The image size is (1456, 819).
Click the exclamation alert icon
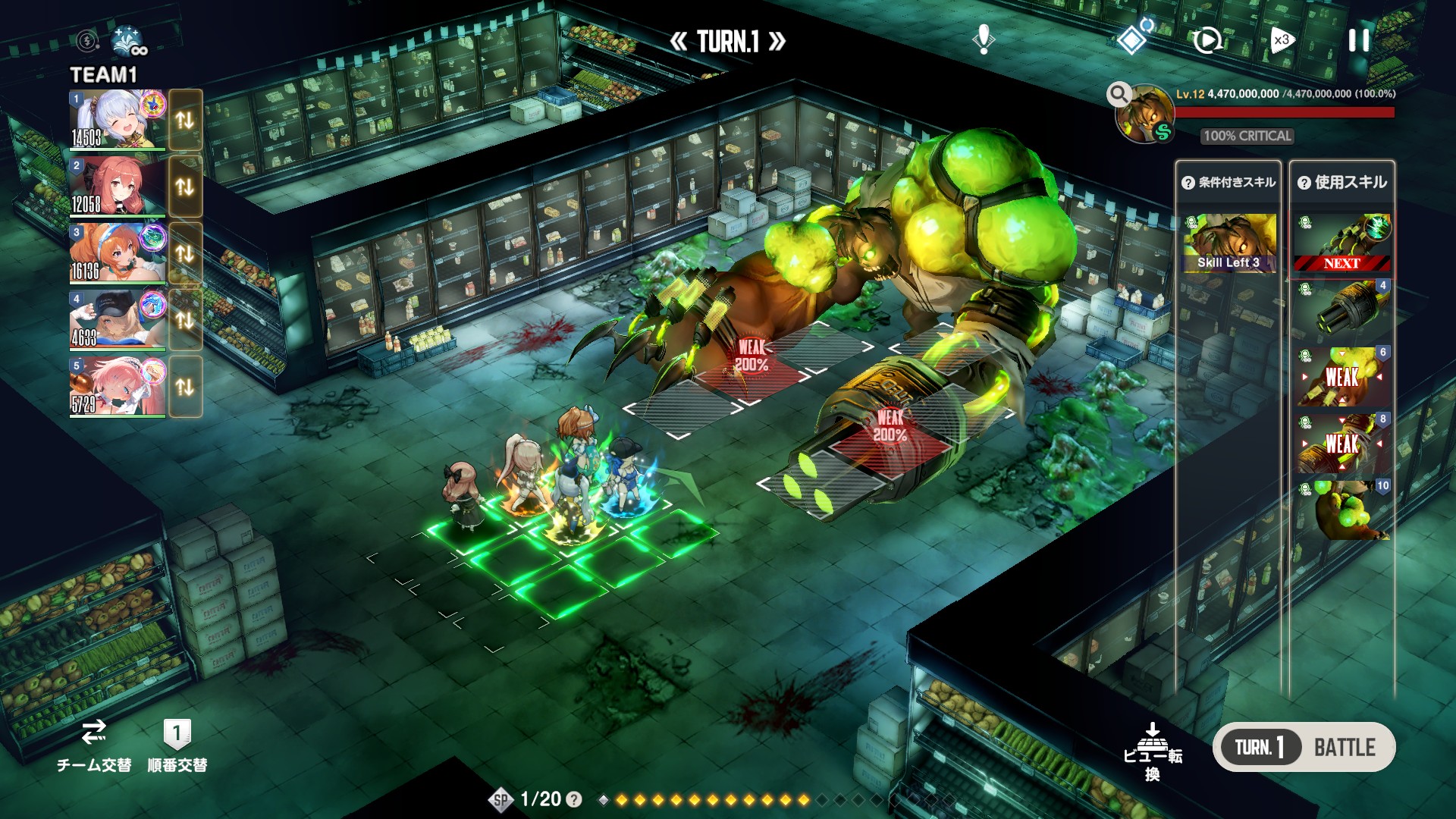(x=984, y=39)
